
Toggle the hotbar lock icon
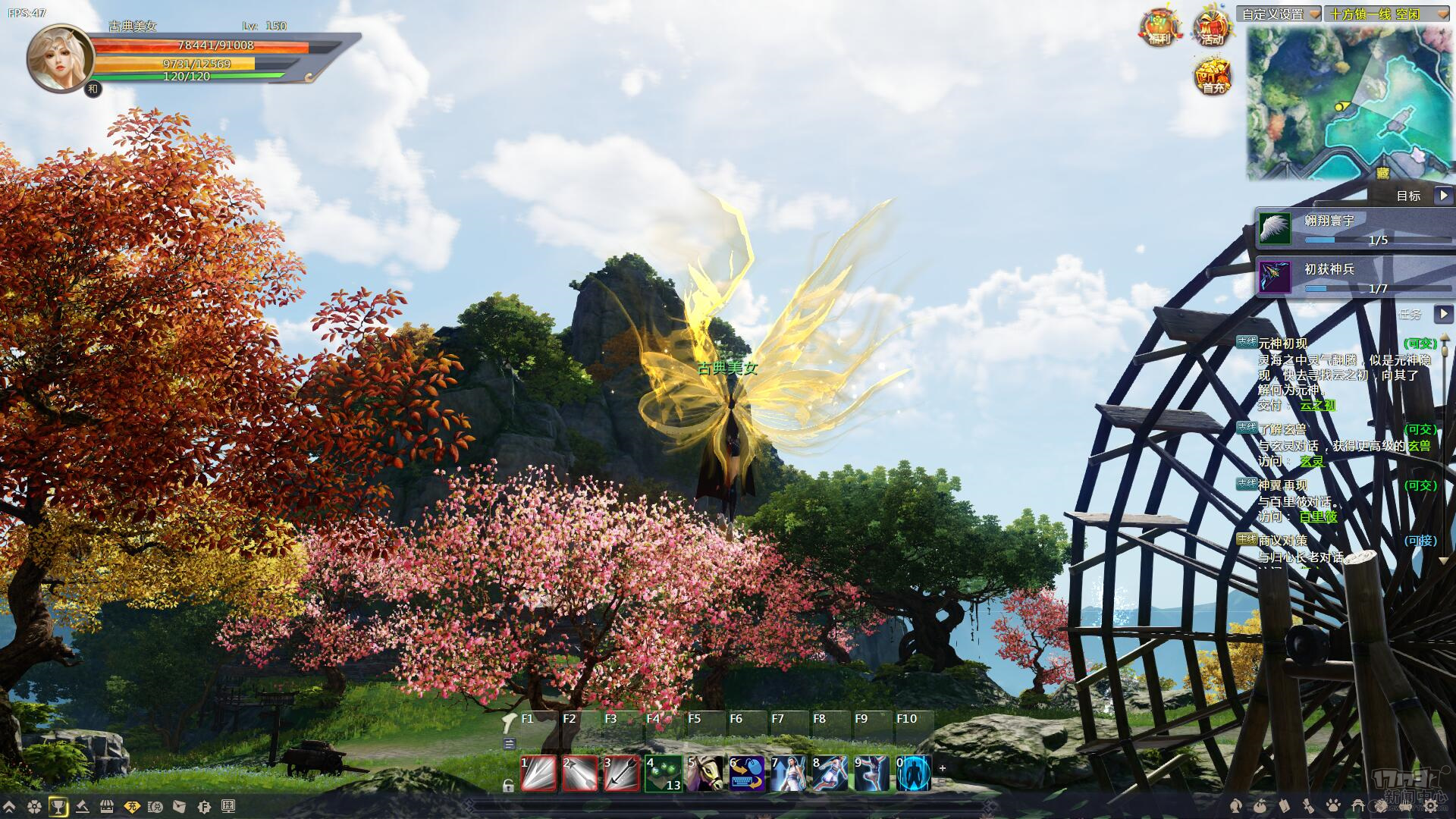508,786
